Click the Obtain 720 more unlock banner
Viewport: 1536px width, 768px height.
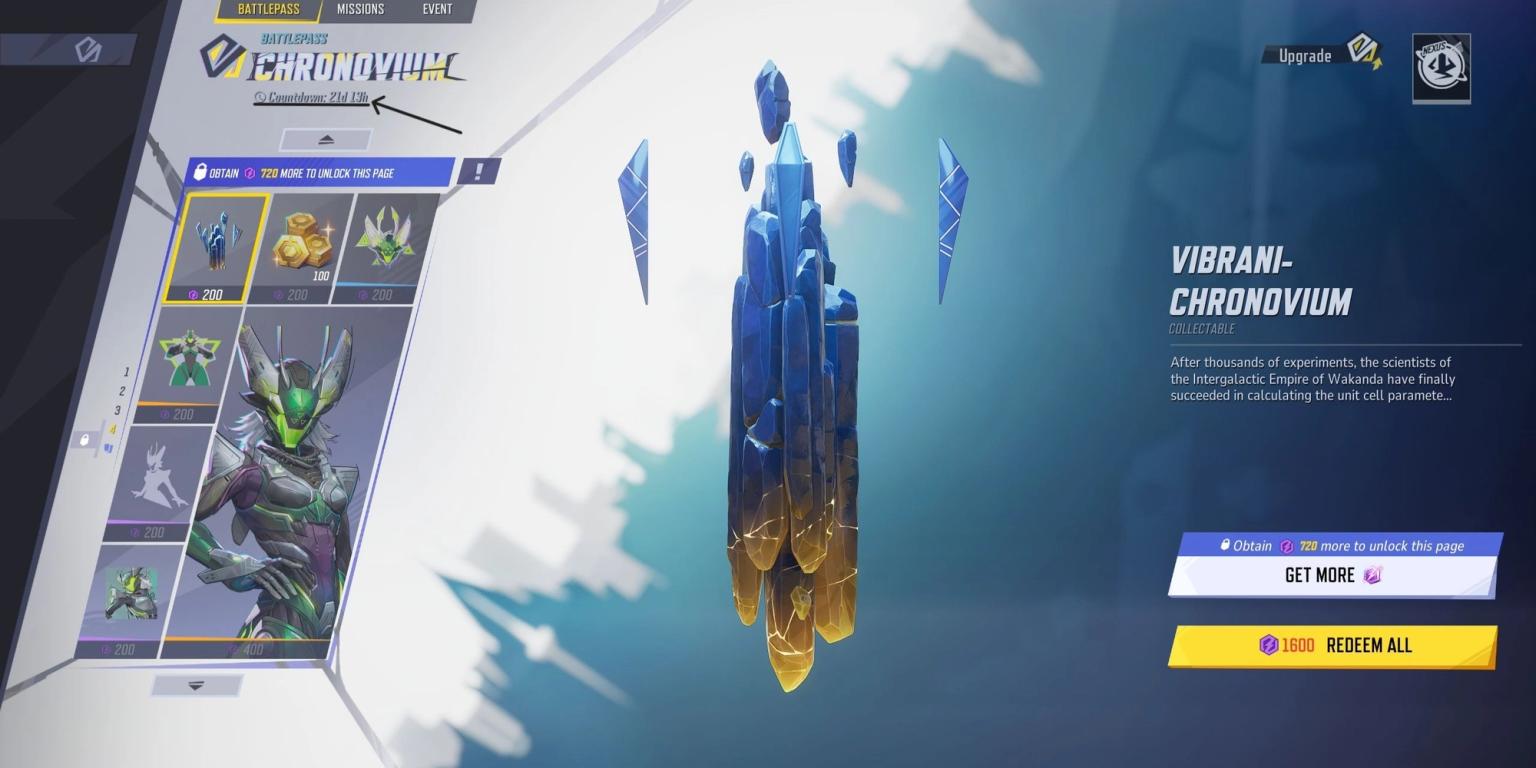click(x=320, y=171)
